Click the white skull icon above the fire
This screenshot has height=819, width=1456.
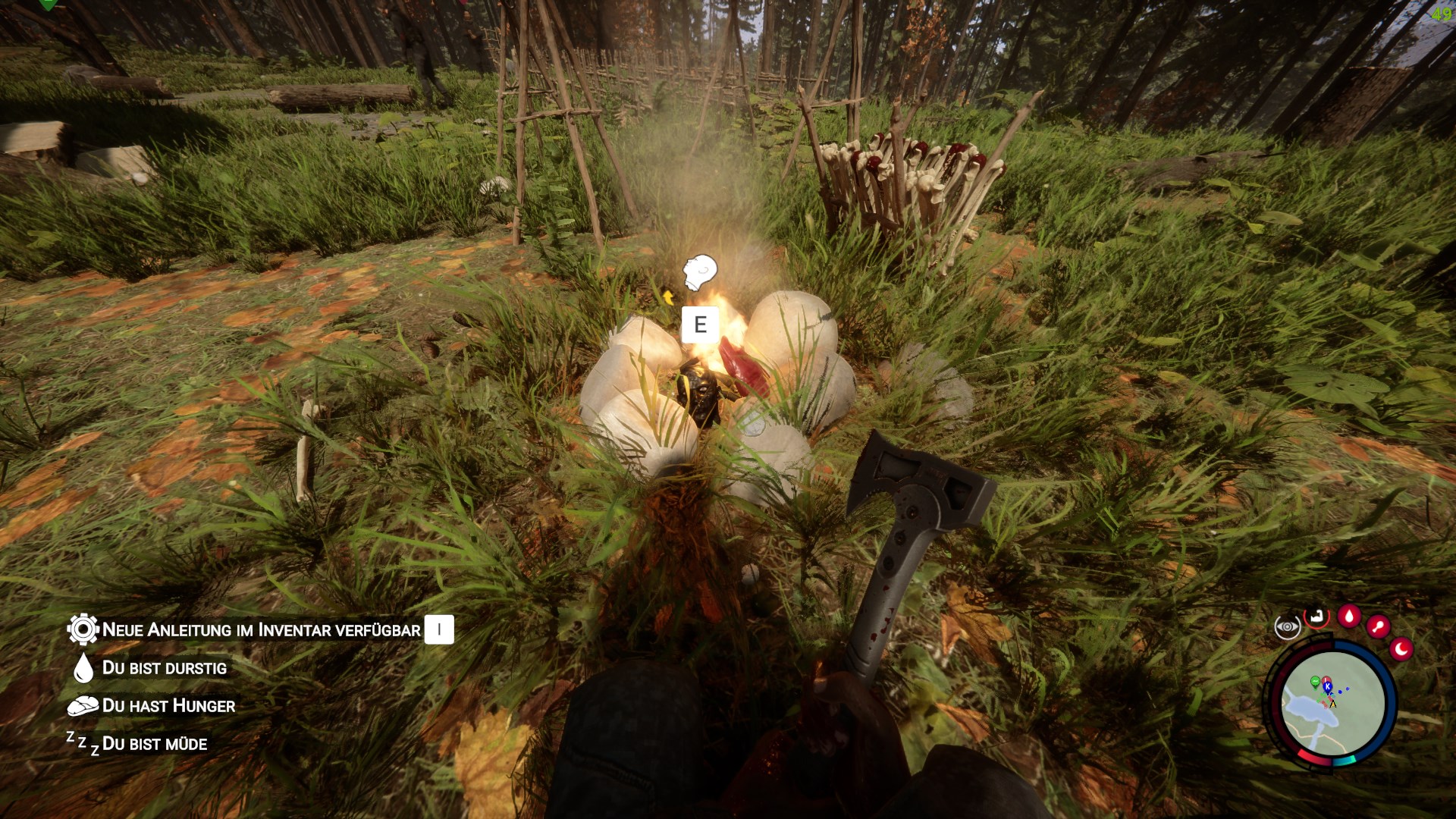click(699, 272)
